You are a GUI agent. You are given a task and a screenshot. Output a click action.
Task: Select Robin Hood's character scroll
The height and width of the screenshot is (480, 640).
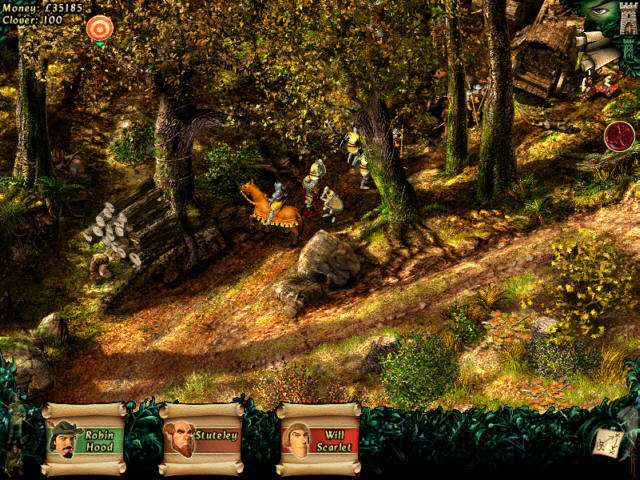pos(84,438)
